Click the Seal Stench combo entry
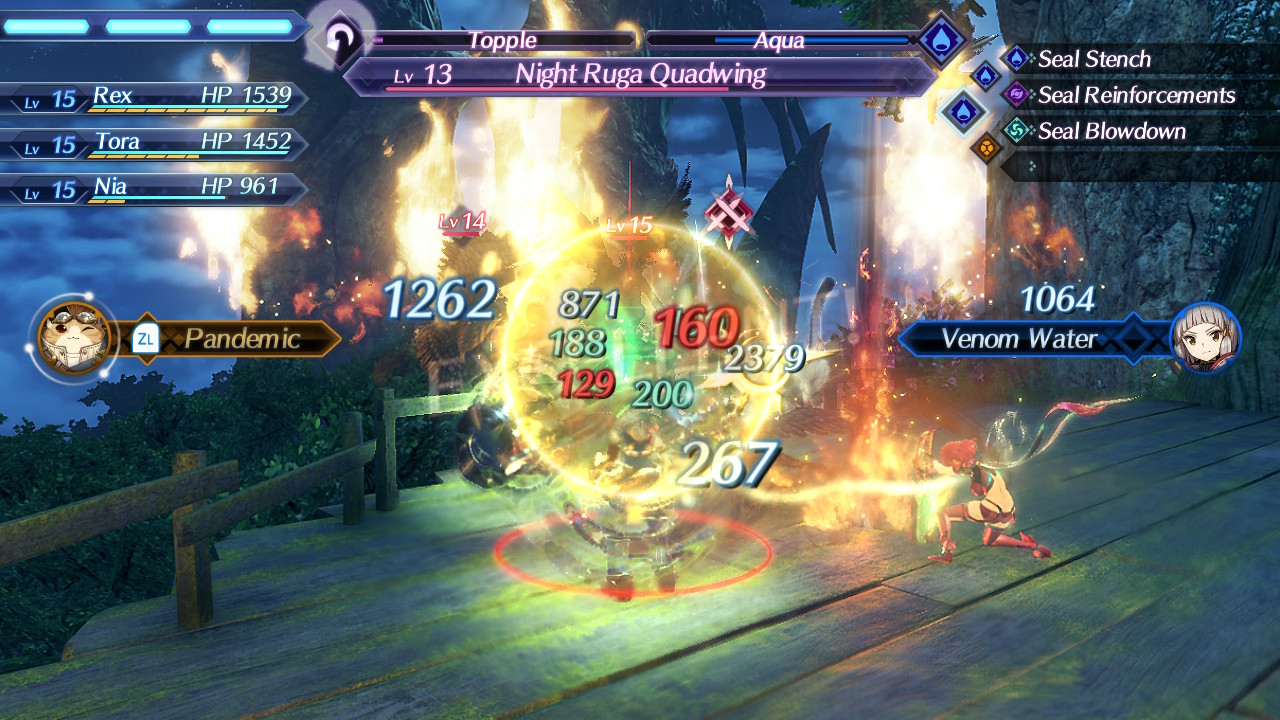 (x=1093, y=59)
